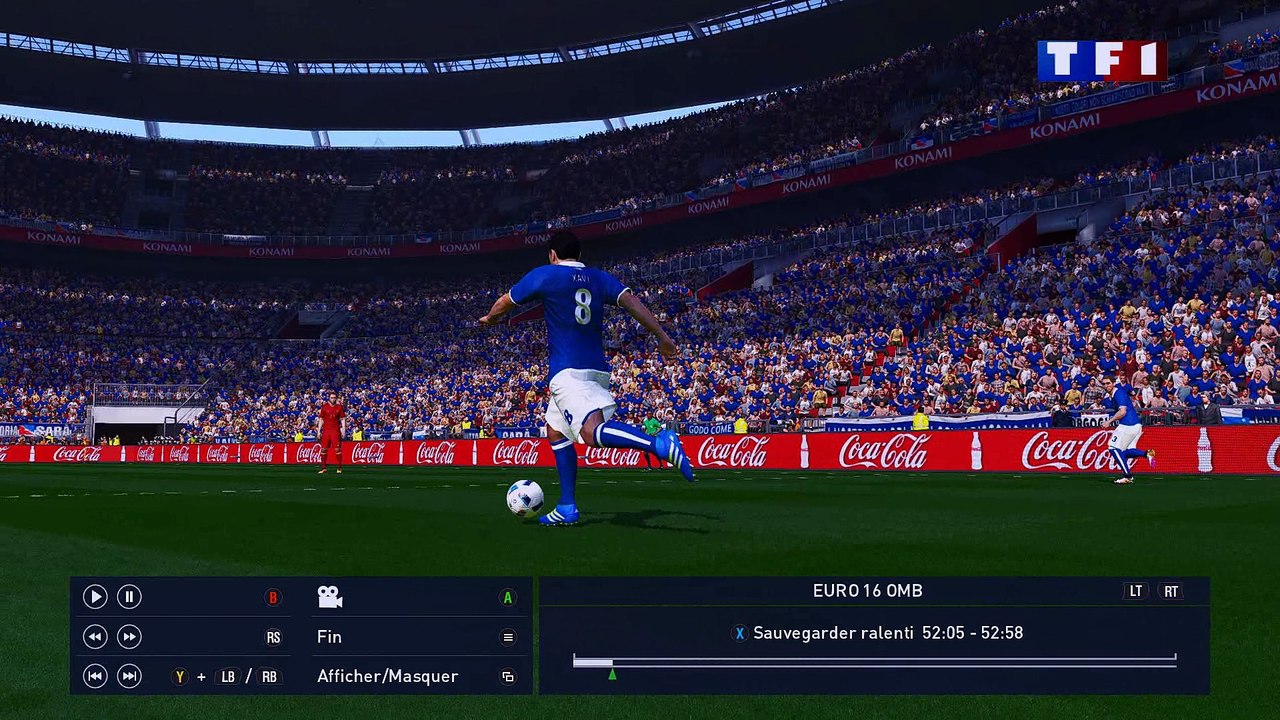This screenshot has width=1280, height=720.
Task: Fast-forward the replay
Action: click(129, 637)
